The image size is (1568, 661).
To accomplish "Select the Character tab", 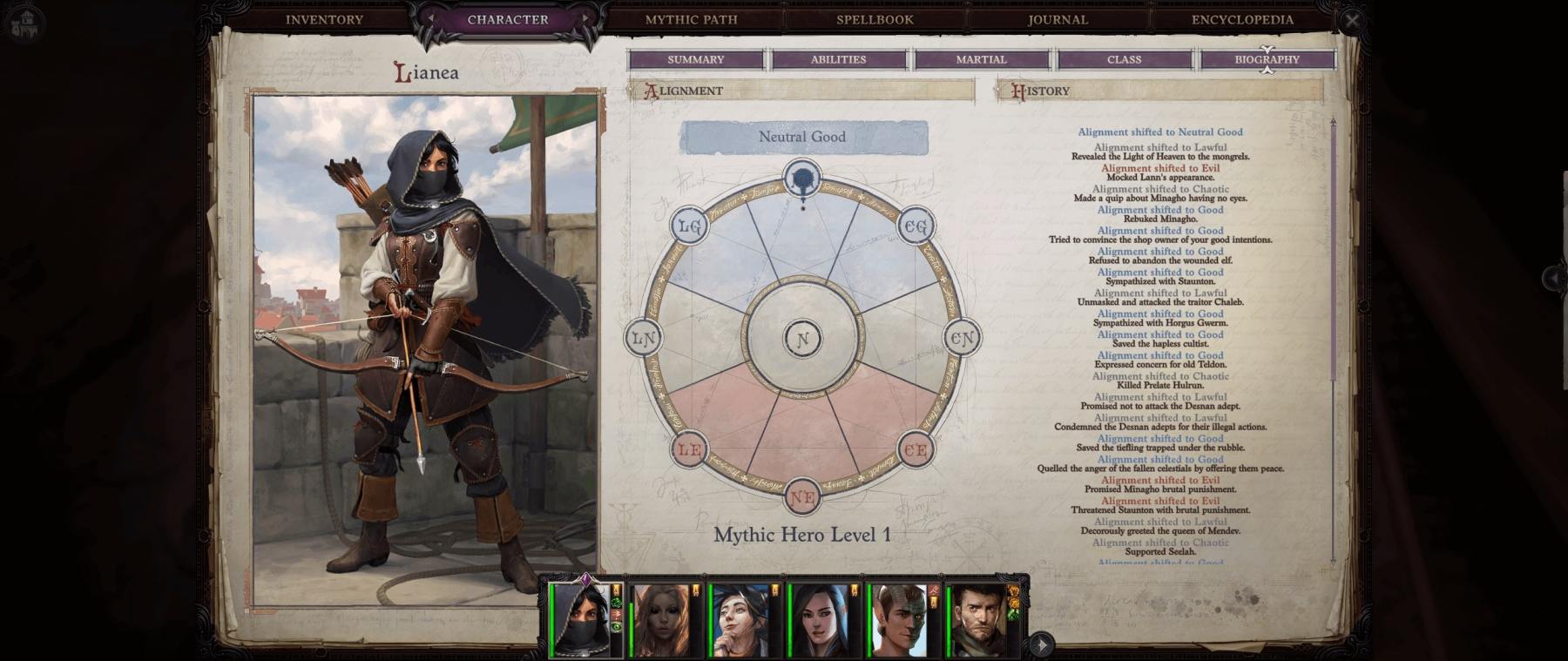I will click(x=508, y=19).
